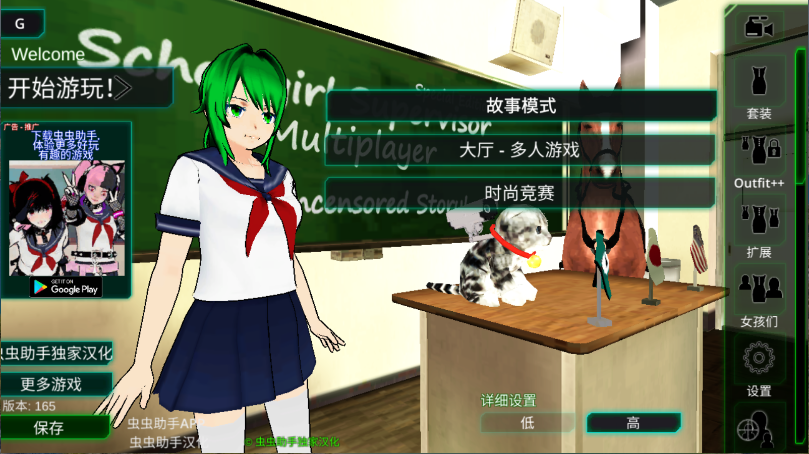
Task: Open the 扩展 expansion category
Action: (759, 226)
